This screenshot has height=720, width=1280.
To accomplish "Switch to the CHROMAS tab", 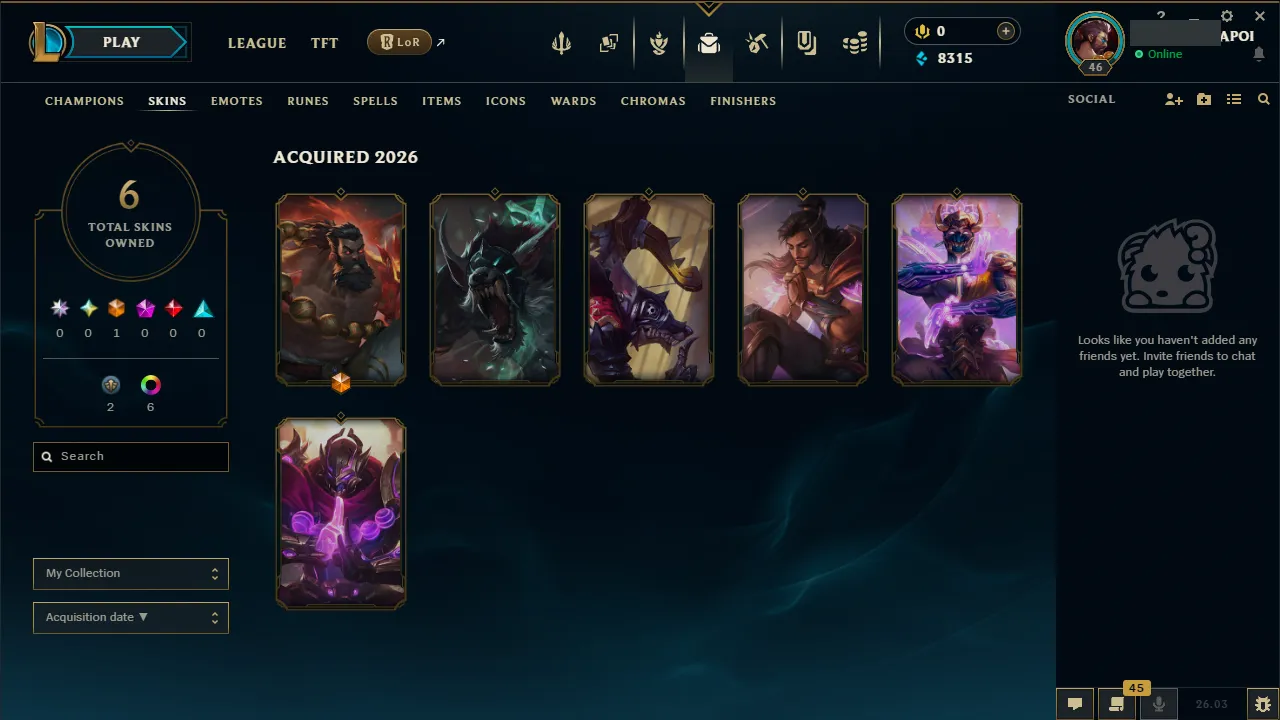I will (x=653, y=101).
